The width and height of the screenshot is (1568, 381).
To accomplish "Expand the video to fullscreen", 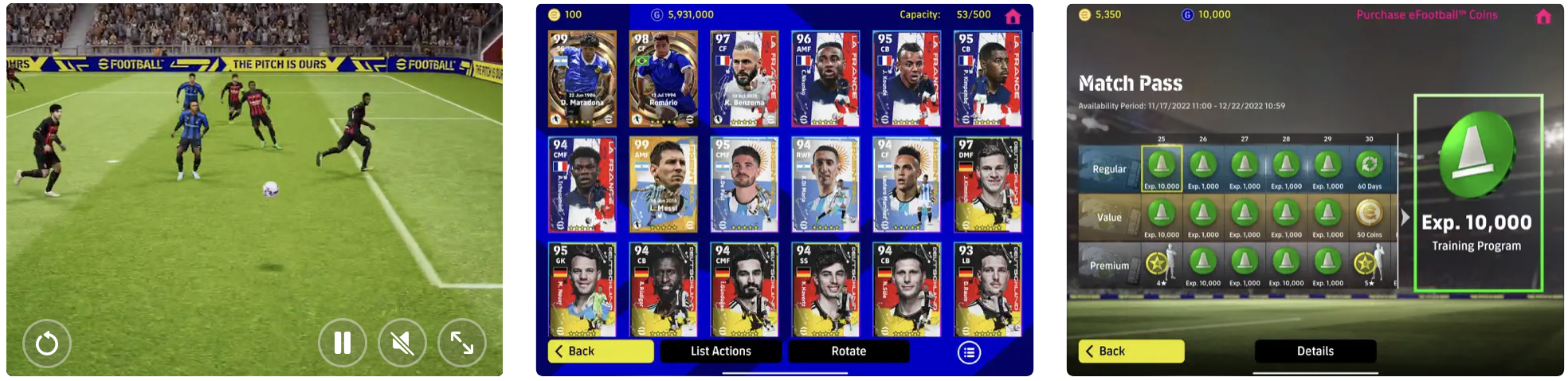I will point(462,343).
